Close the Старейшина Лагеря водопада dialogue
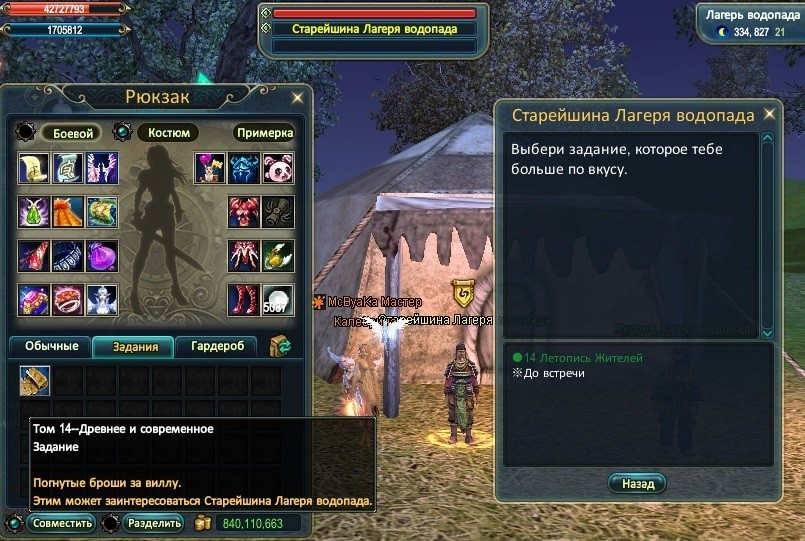This screenshot has width=805, height=541. [769, 115]
